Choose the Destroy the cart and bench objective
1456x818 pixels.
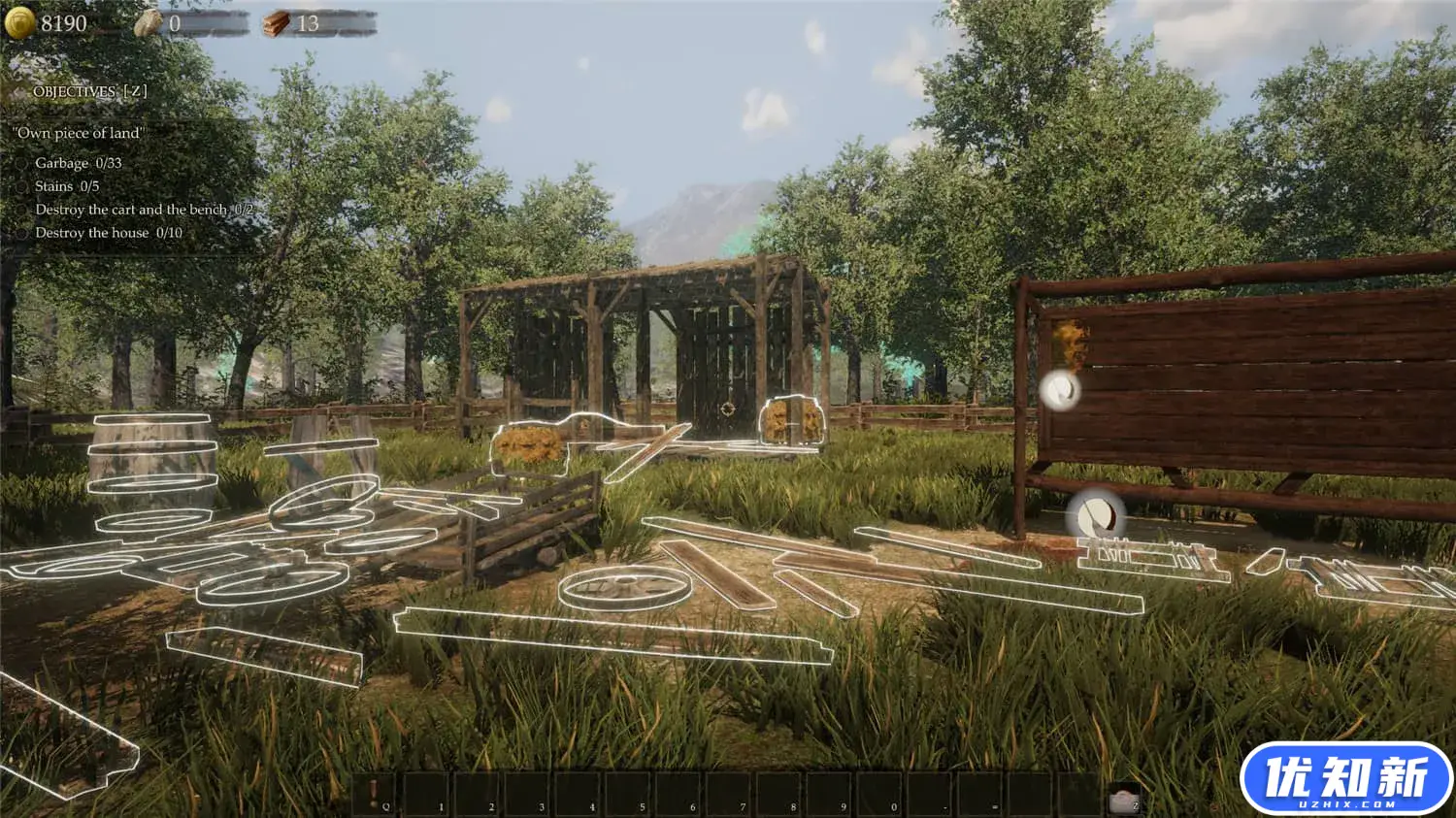click(x=144, y=210)
